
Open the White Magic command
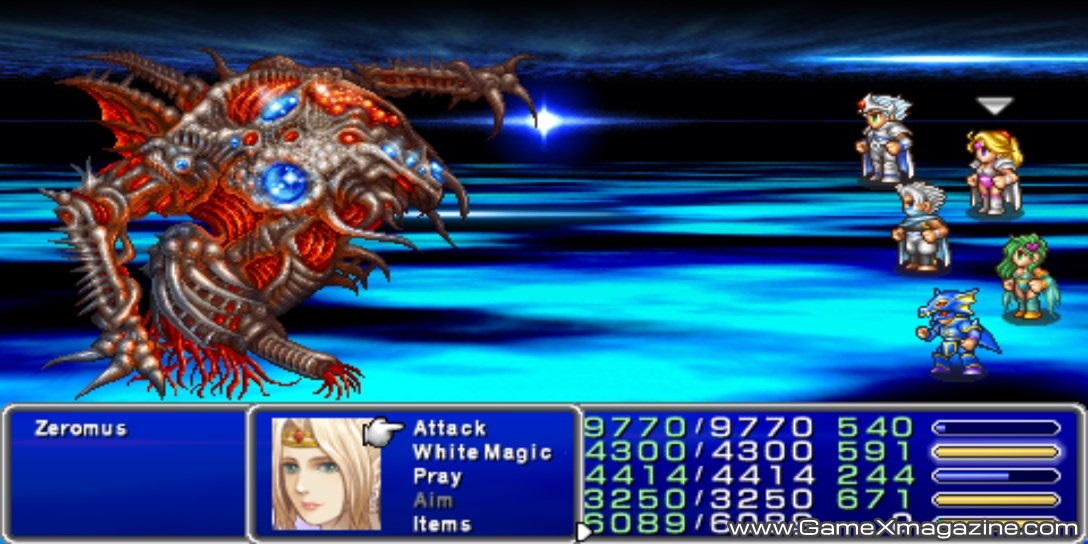point(482,452)
